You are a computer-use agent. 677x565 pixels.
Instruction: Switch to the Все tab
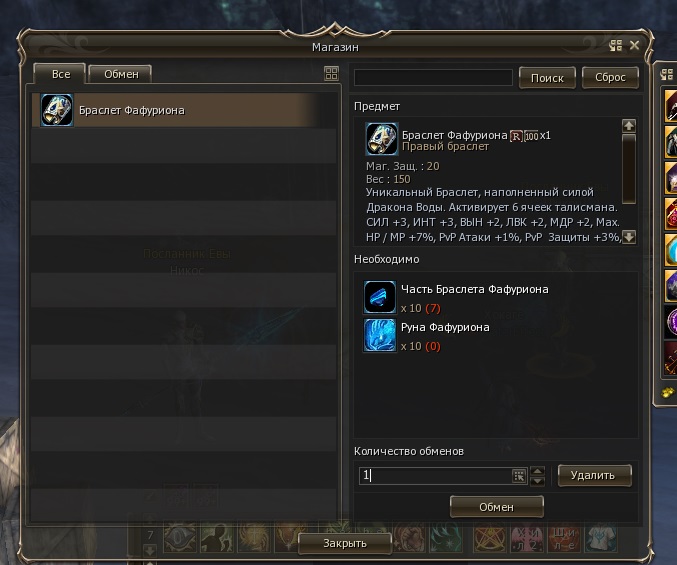(61, 74)
